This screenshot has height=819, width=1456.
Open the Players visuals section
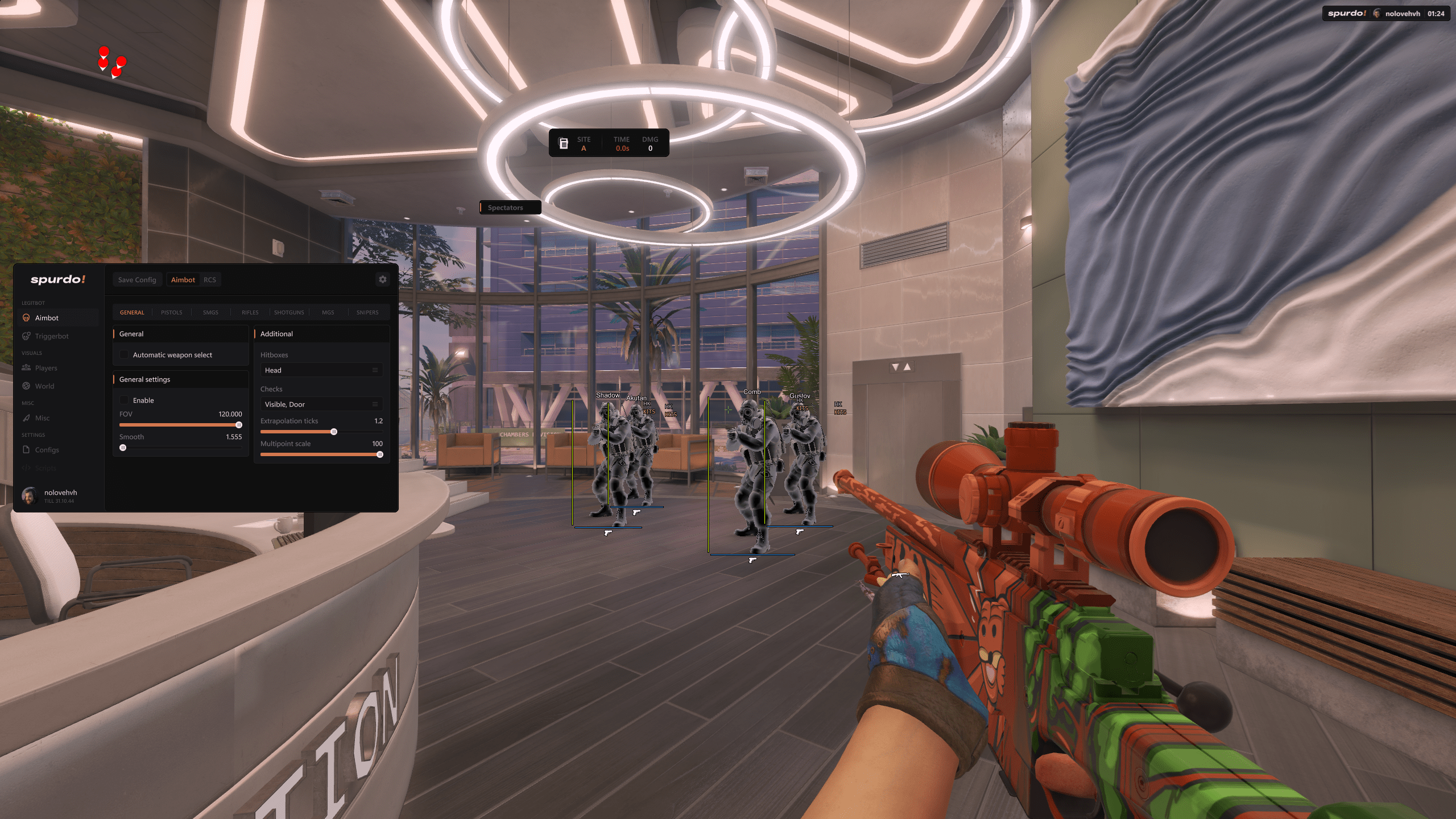tap(46, 368)
